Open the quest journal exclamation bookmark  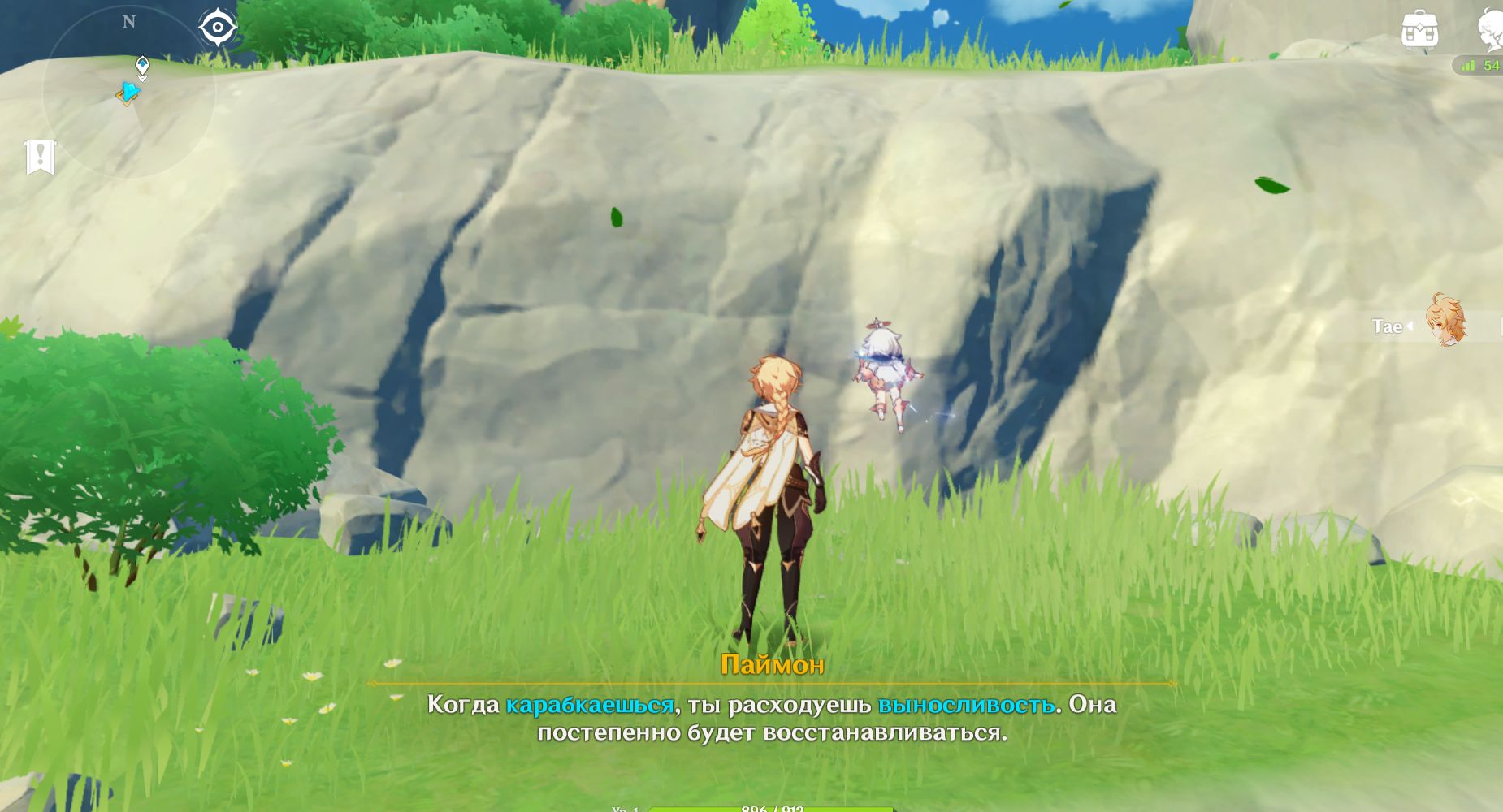[x=40, y=157]
